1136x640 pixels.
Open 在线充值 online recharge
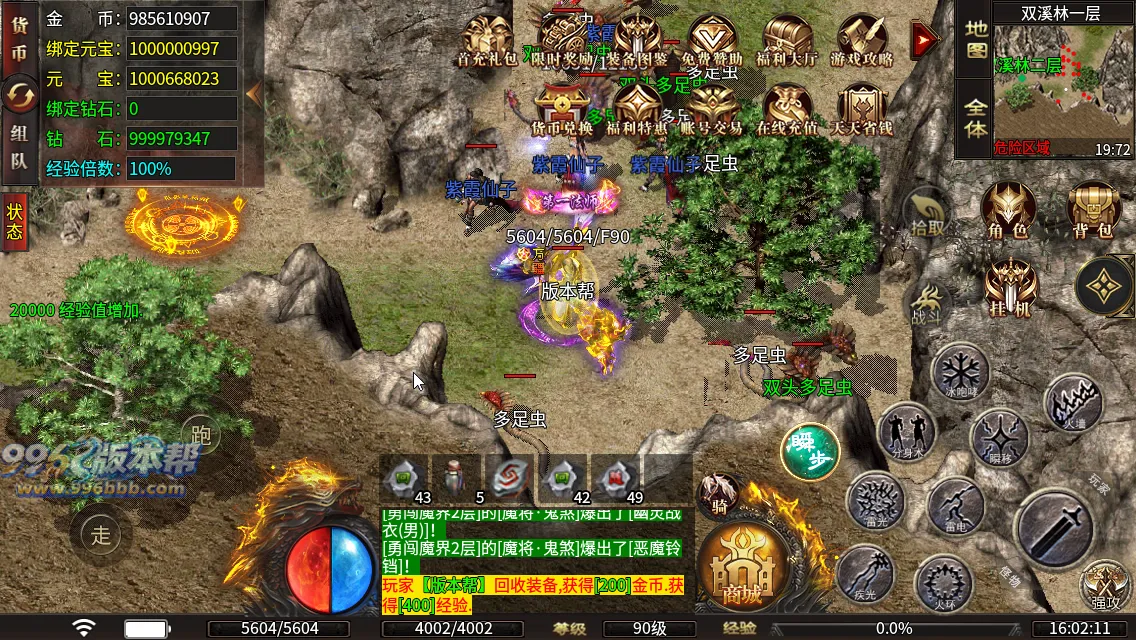pos(787,109)
